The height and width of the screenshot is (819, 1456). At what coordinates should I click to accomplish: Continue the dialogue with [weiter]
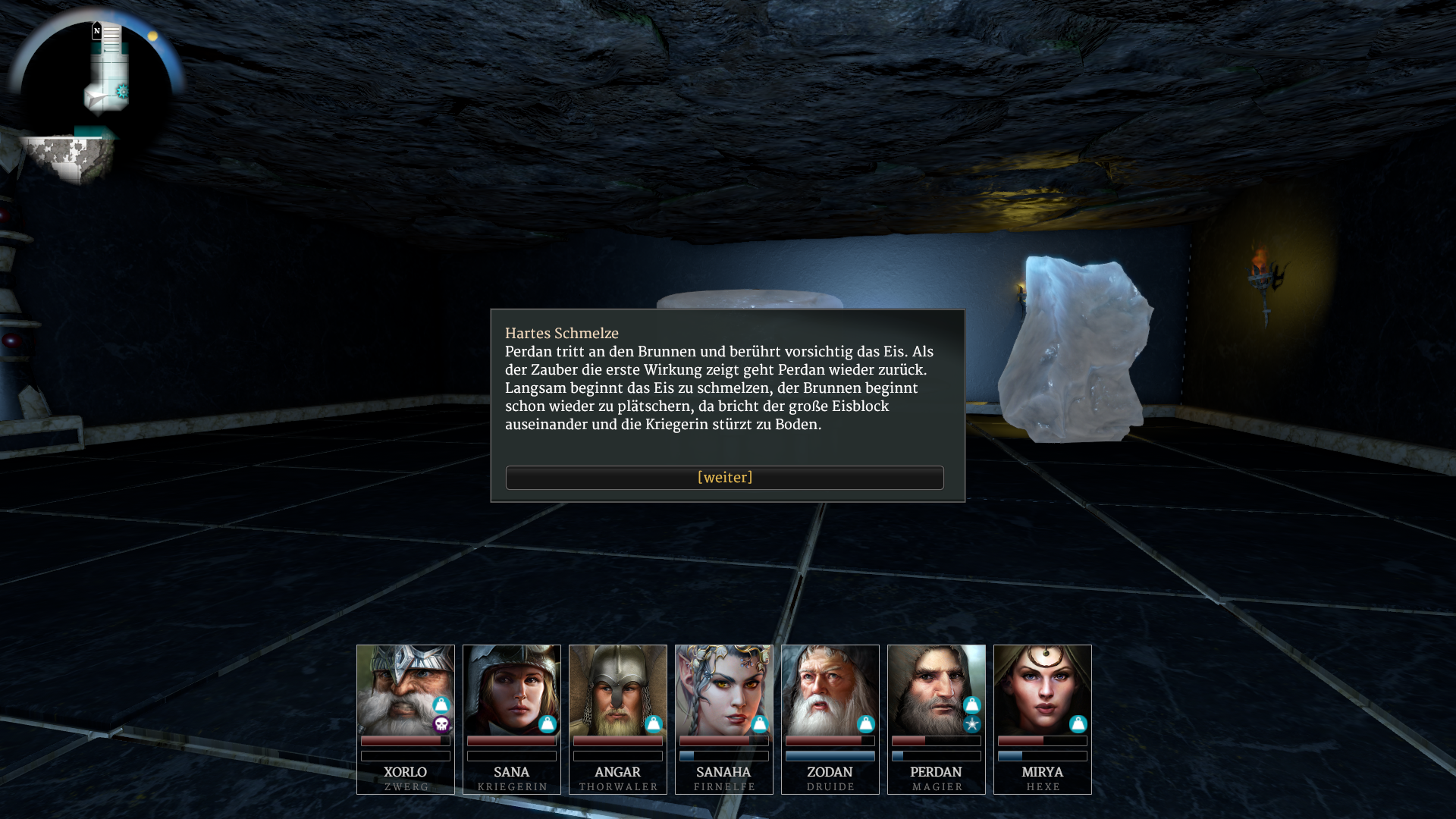coord(724,478)
